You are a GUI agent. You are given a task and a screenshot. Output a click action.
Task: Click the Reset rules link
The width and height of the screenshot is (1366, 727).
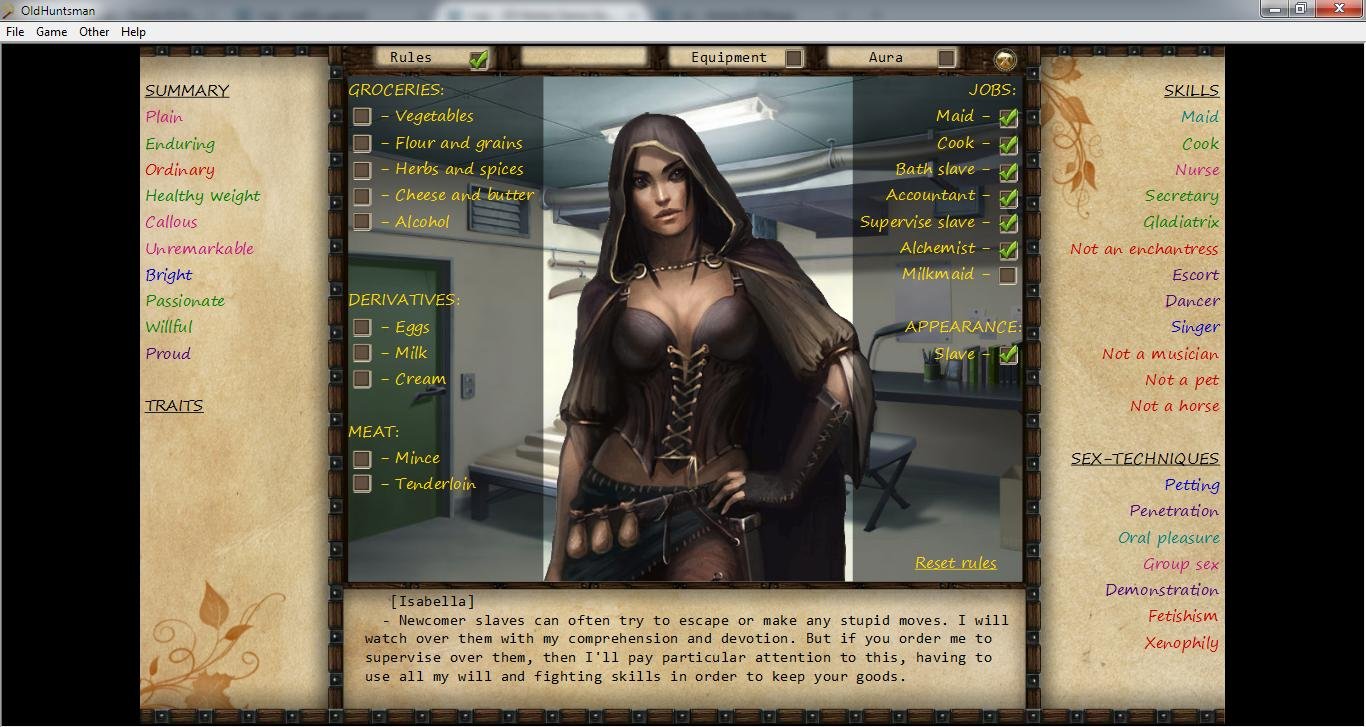955,563
